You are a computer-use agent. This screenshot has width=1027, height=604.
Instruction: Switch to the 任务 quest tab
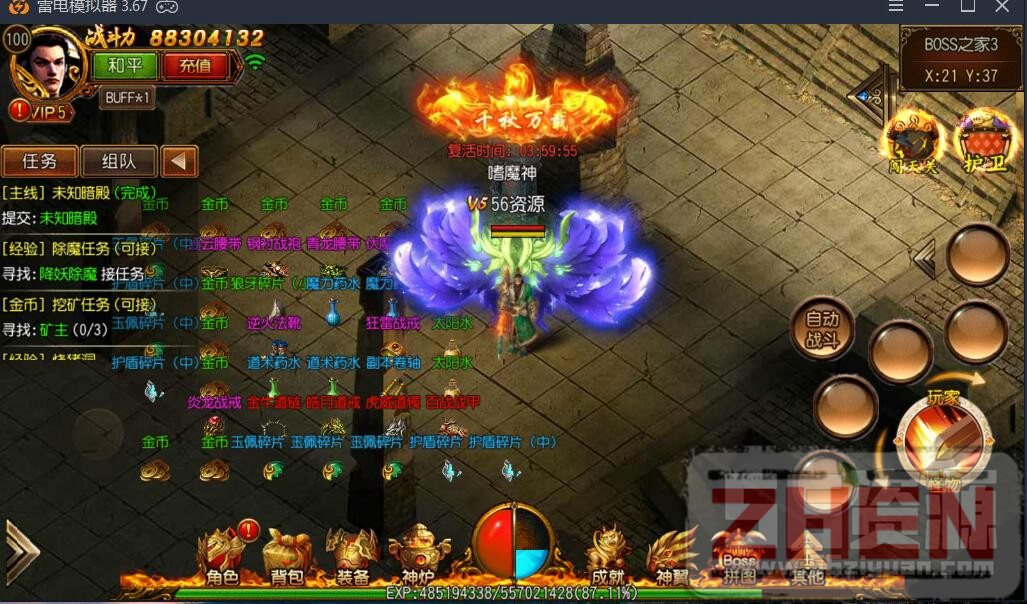pos(39,161)
